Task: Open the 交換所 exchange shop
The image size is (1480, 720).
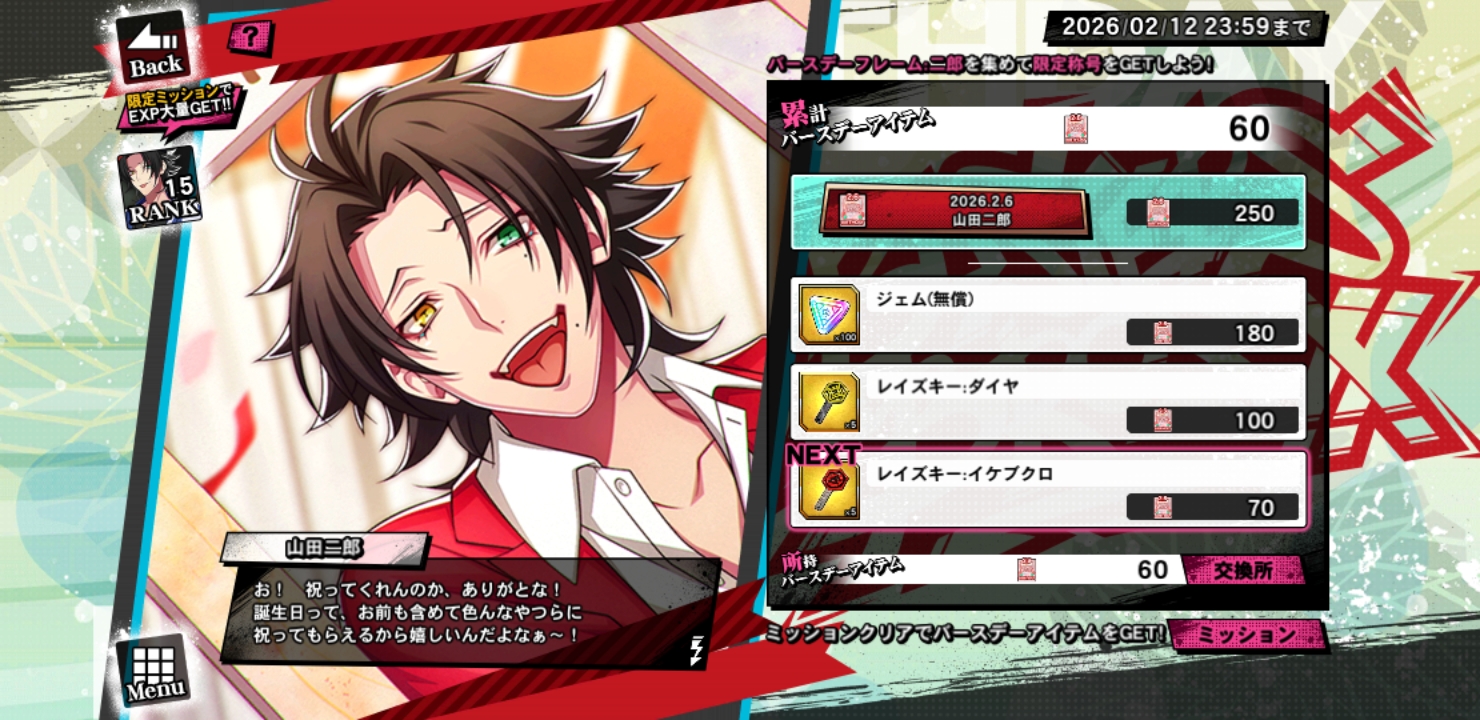Action: pos(1243,570)
